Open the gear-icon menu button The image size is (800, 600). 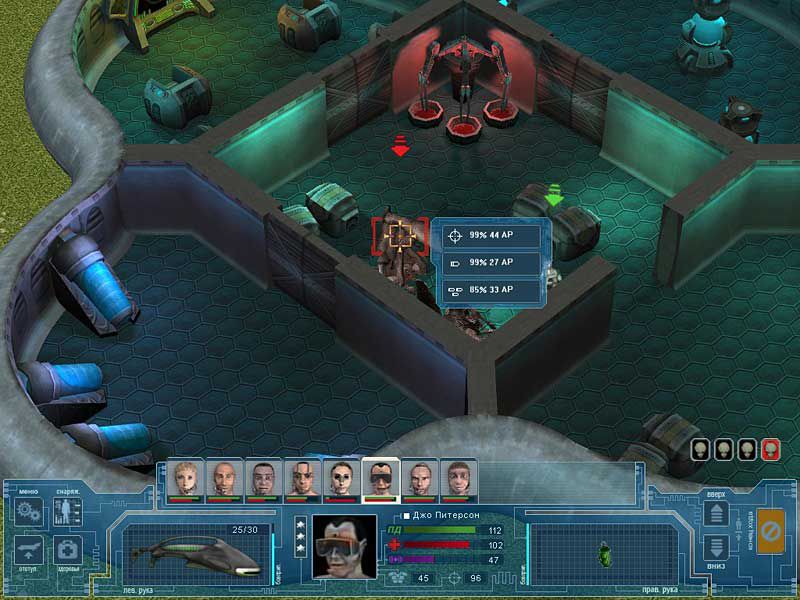[28, 512]
